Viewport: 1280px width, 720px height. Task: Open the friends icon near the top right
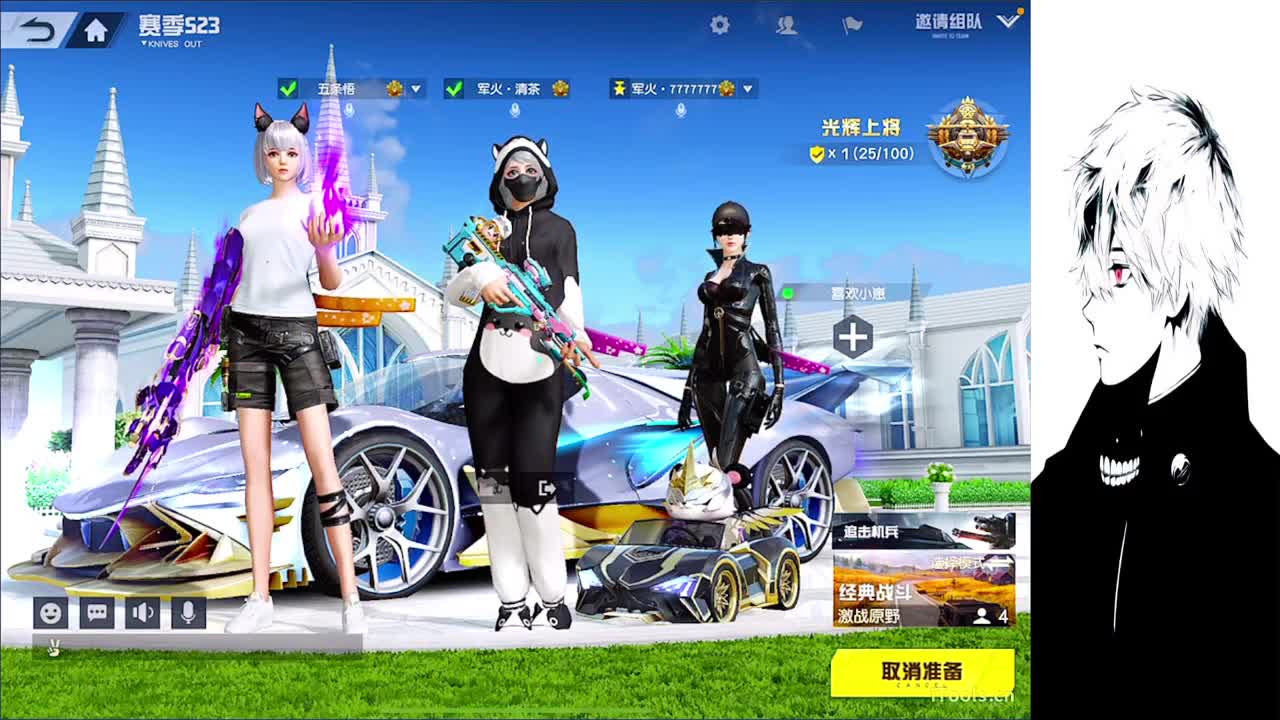point(786,27)
